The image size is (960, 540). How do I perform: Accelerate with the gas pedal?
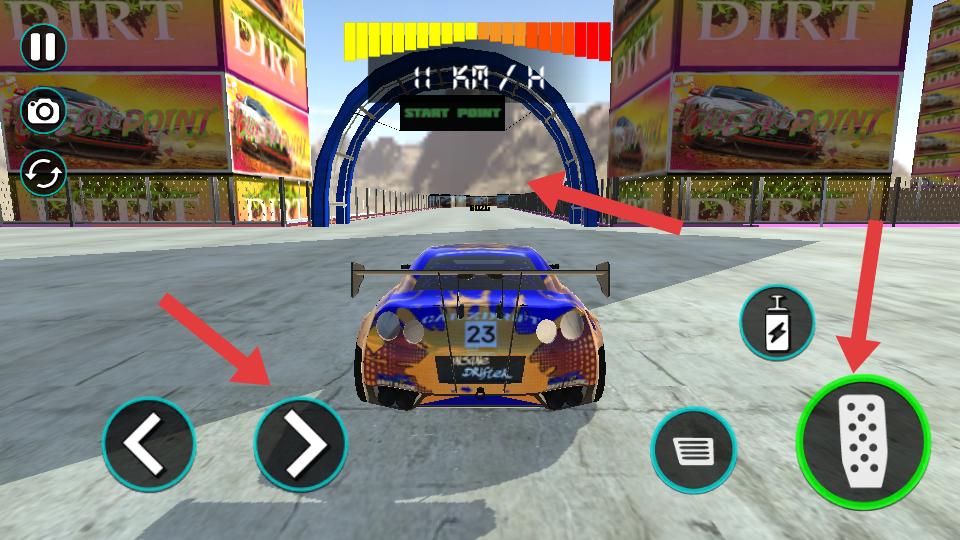[x=863, y=441]
